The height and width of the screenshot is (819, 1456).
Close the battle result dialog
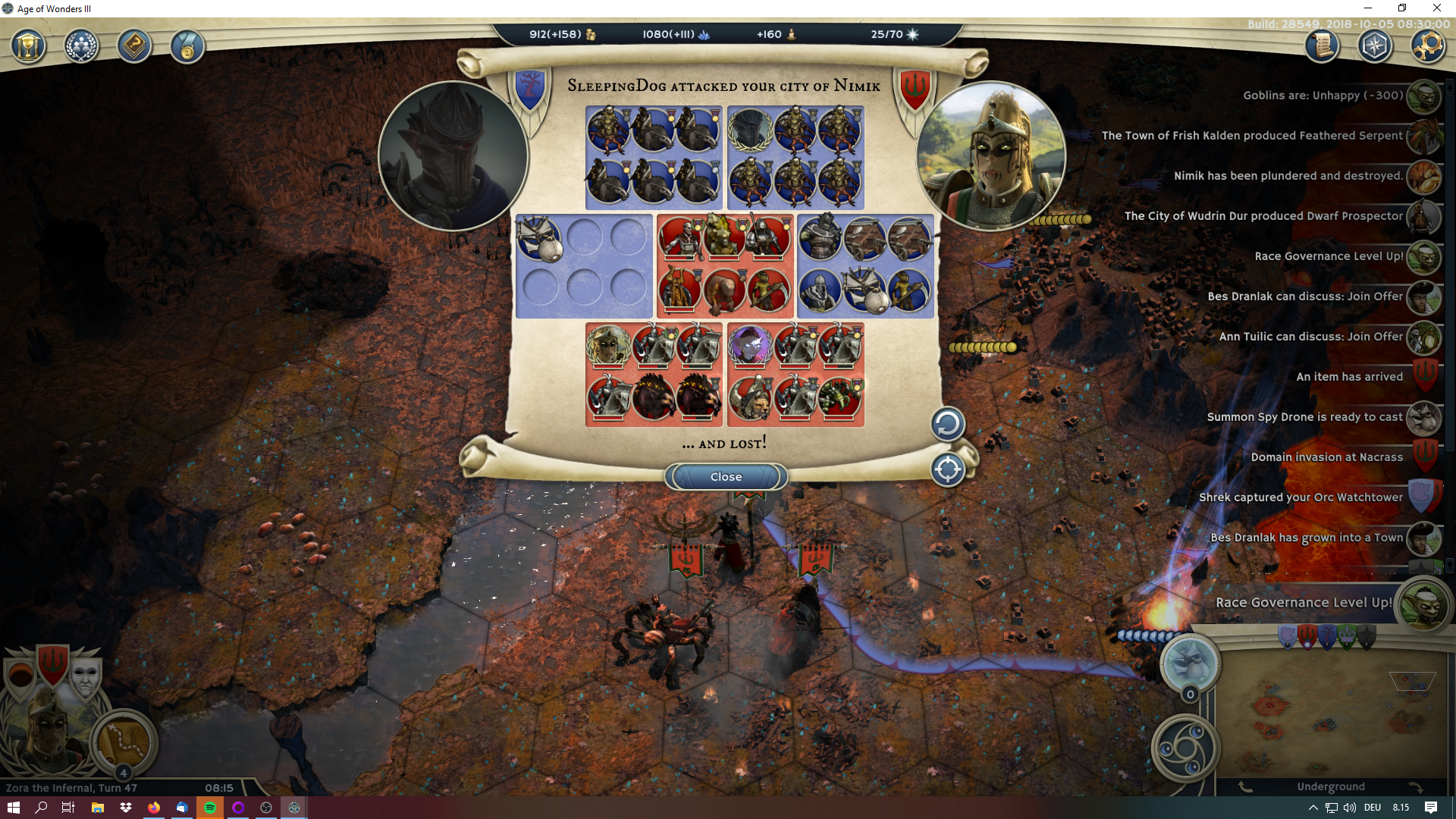(726, 477)
